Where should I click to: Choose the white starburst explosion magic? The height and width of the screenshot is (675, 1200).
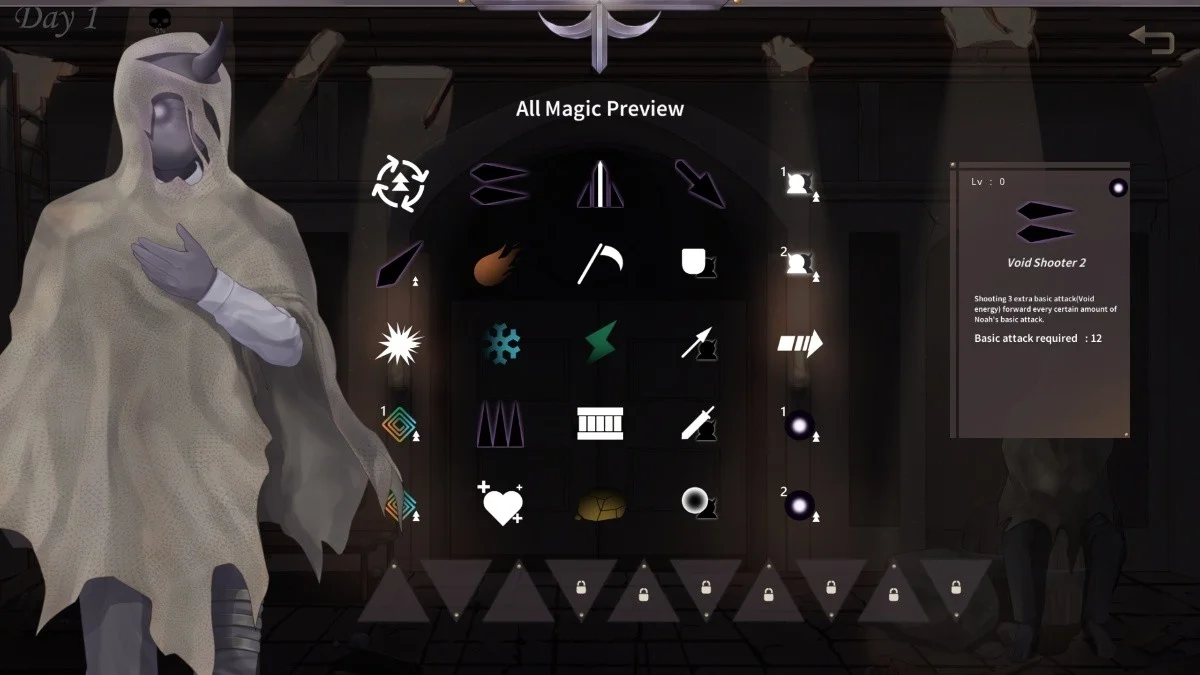(399, 344)
